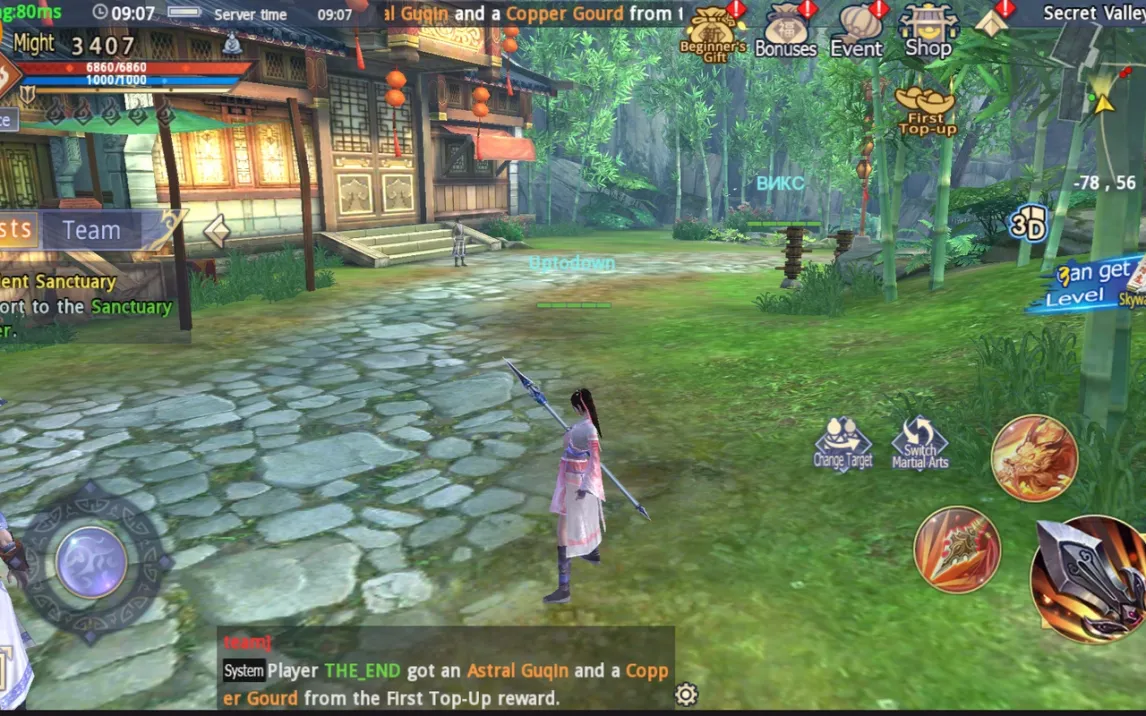Tap Change Target button

842,443
